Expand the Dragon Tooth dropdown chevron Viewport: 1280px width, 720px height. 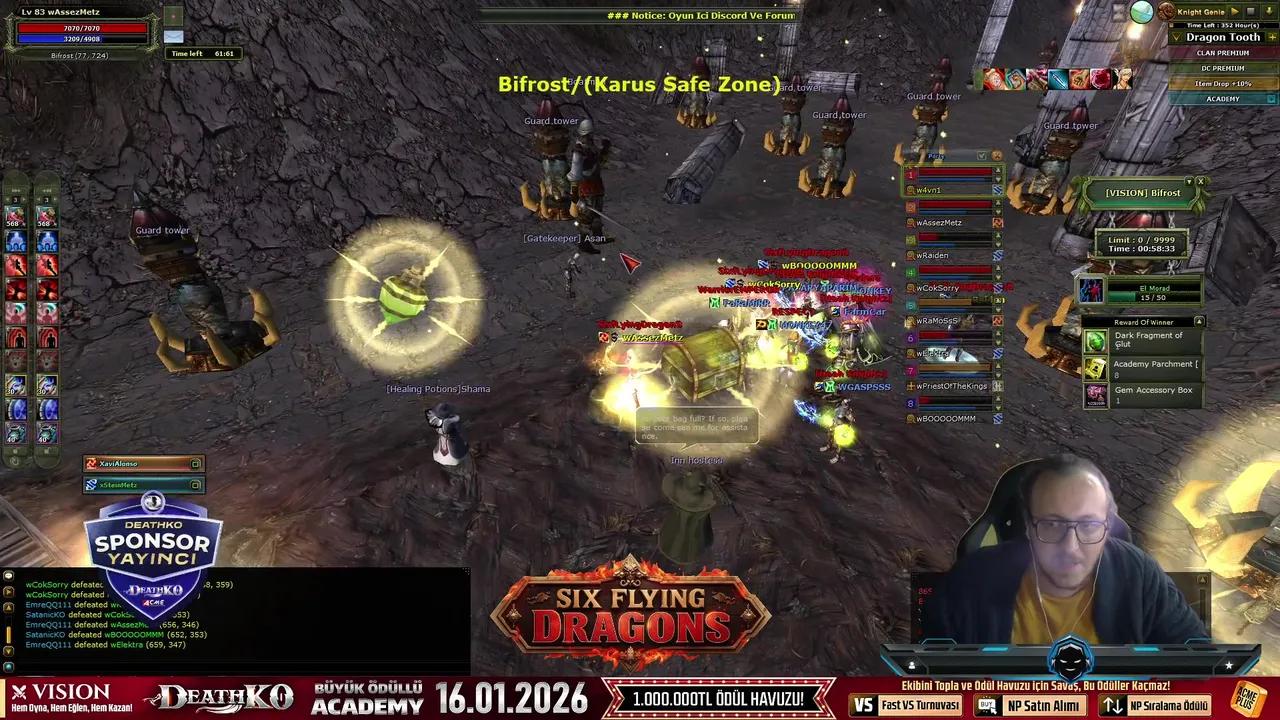click(x=1177, y=37)
